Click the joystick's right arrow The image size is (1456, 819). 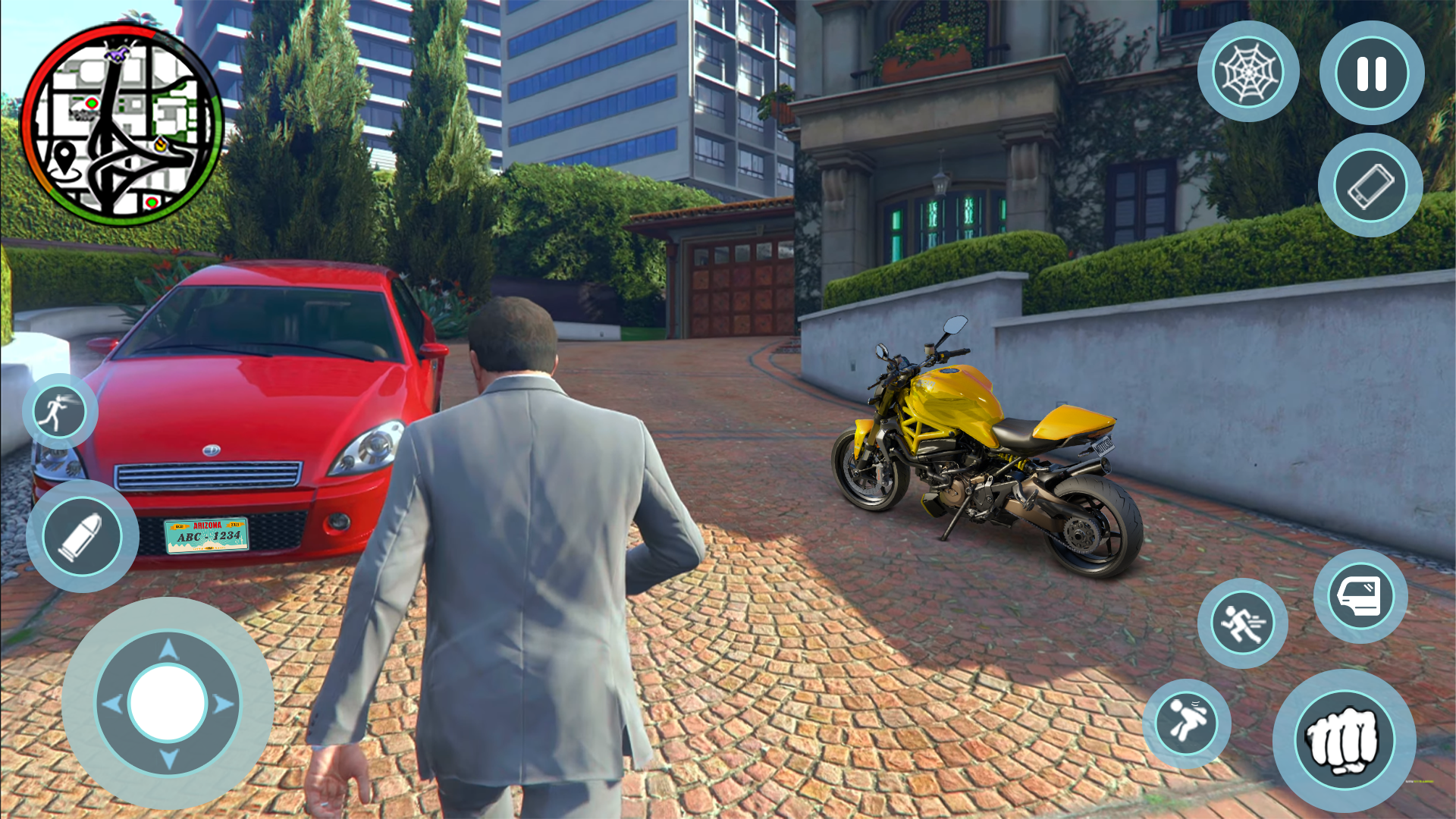point(223,704)
